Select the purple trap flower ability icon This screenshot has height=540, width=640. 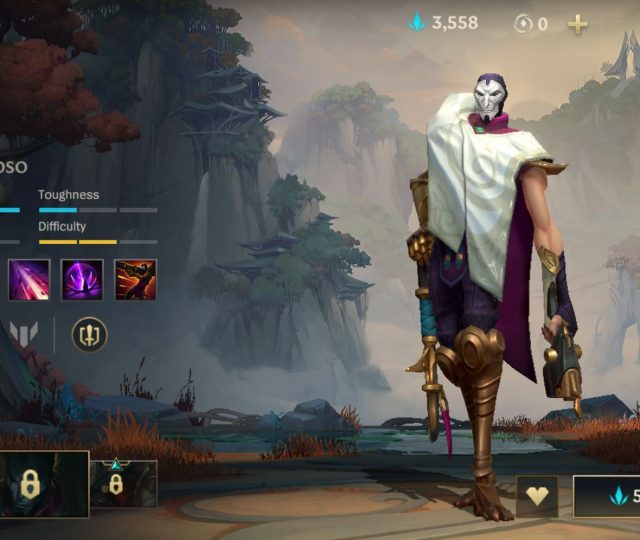(x=82, y=280)
